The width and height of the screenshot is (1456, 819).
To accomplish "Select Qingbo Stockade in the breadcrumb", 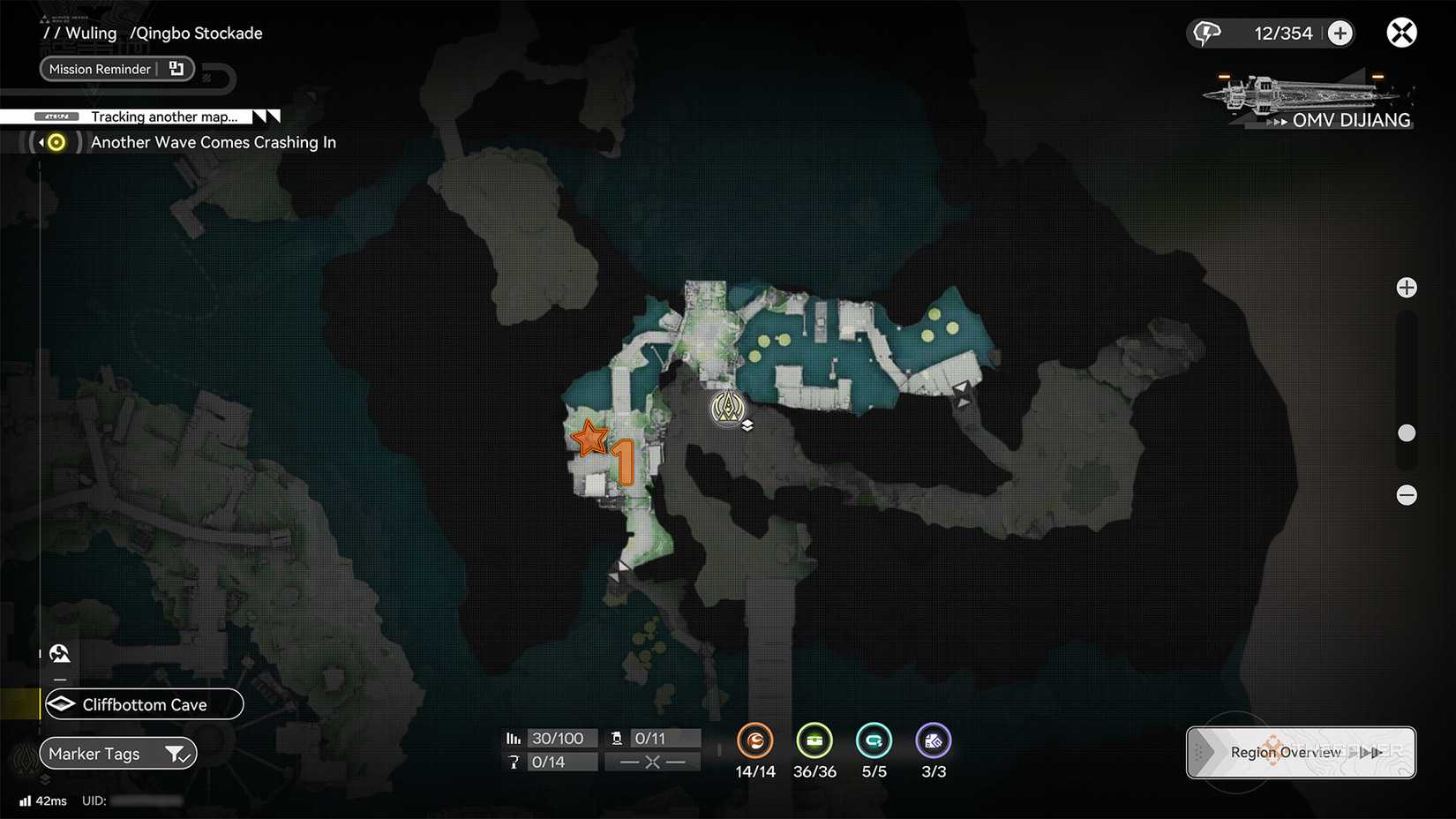I will 197,33.
